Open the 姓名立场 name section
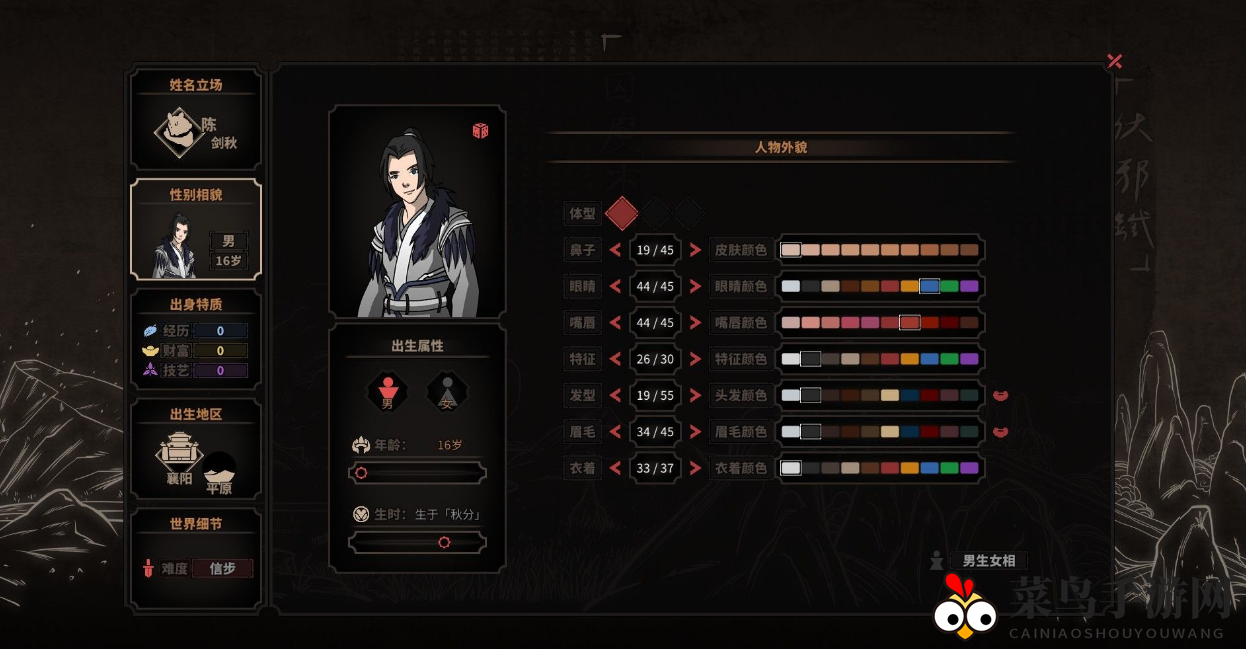1246x649 pixels. (196, 119)
